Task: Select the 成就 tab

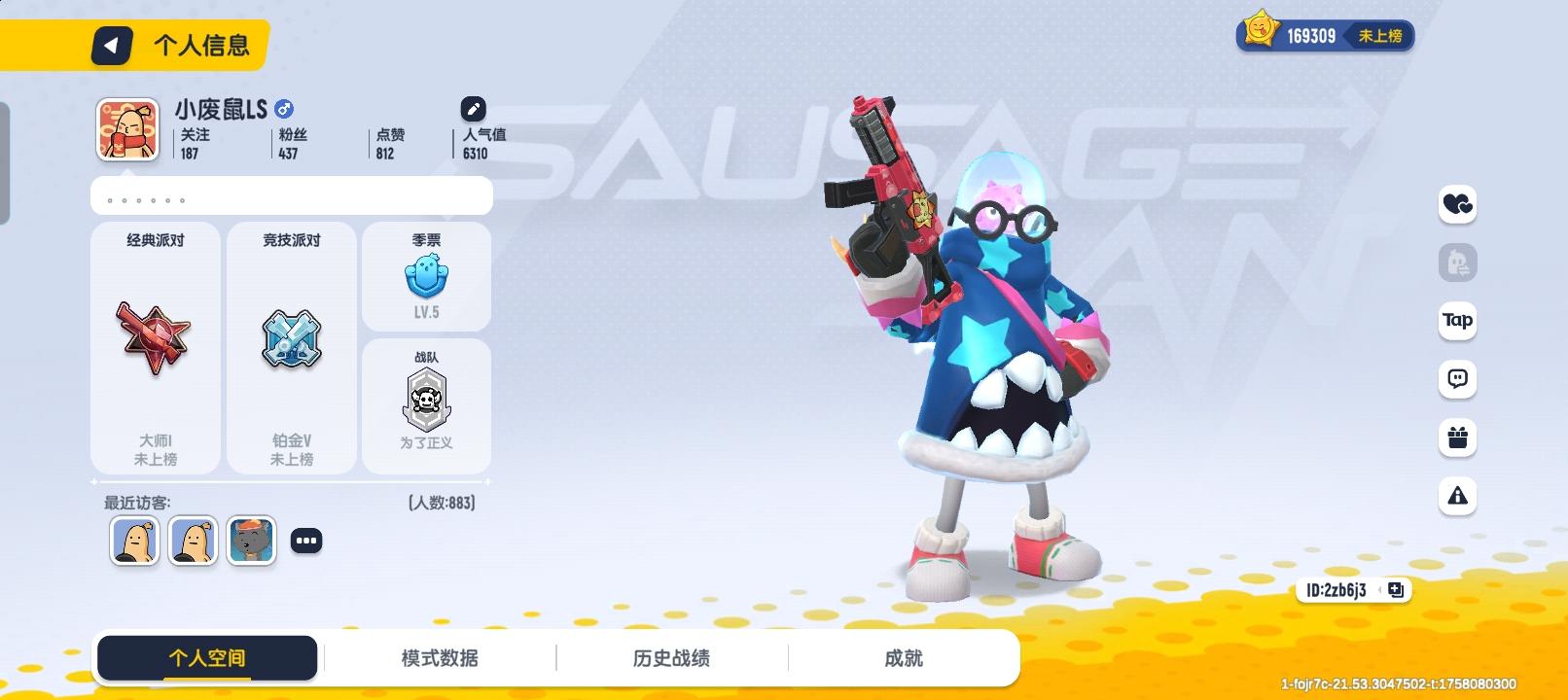Action: 905,657
